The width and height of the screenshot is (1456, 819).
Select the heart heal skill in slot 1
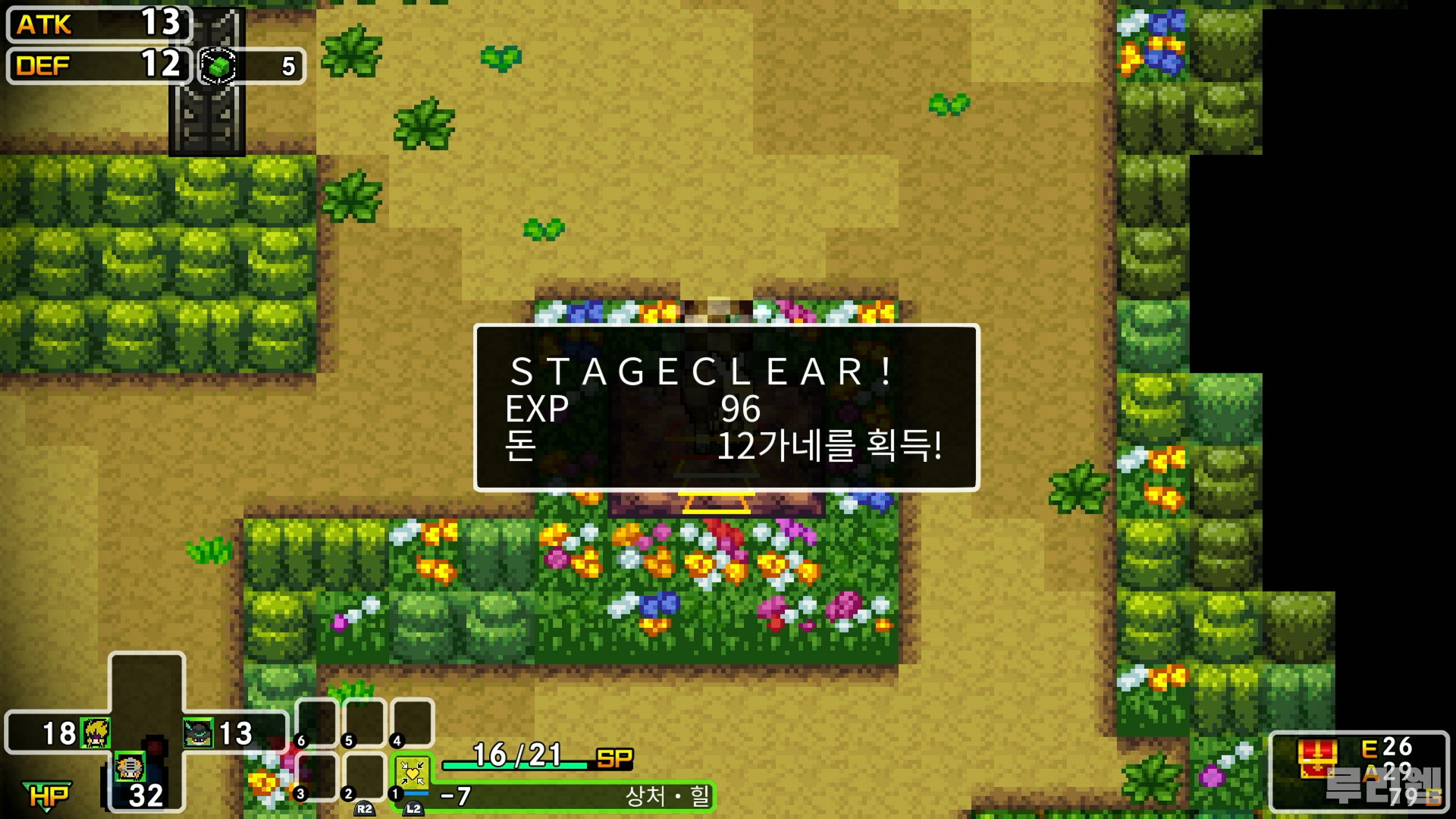[x=413, y=774]
